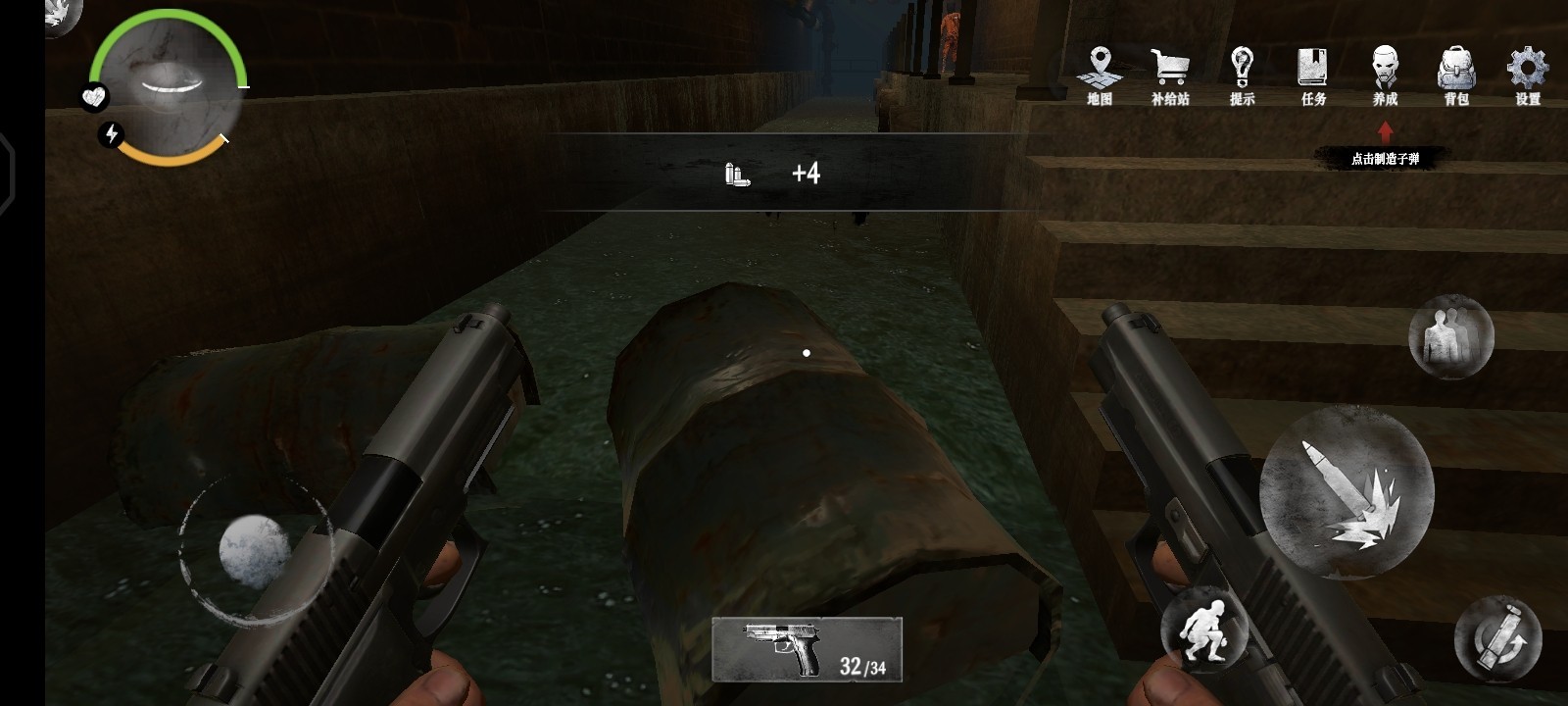This screenshot has width=1568, height=706.
Task: Tap the bullet fire button
Action: (1347, 492)
